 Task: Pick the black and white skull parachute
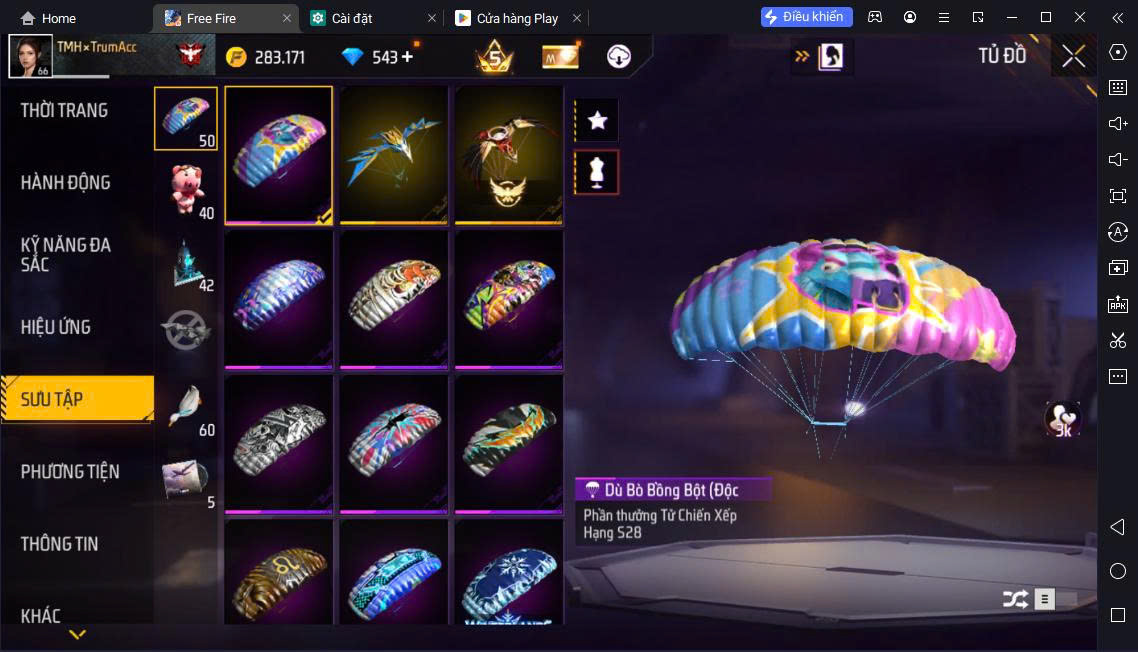(279, 443)
